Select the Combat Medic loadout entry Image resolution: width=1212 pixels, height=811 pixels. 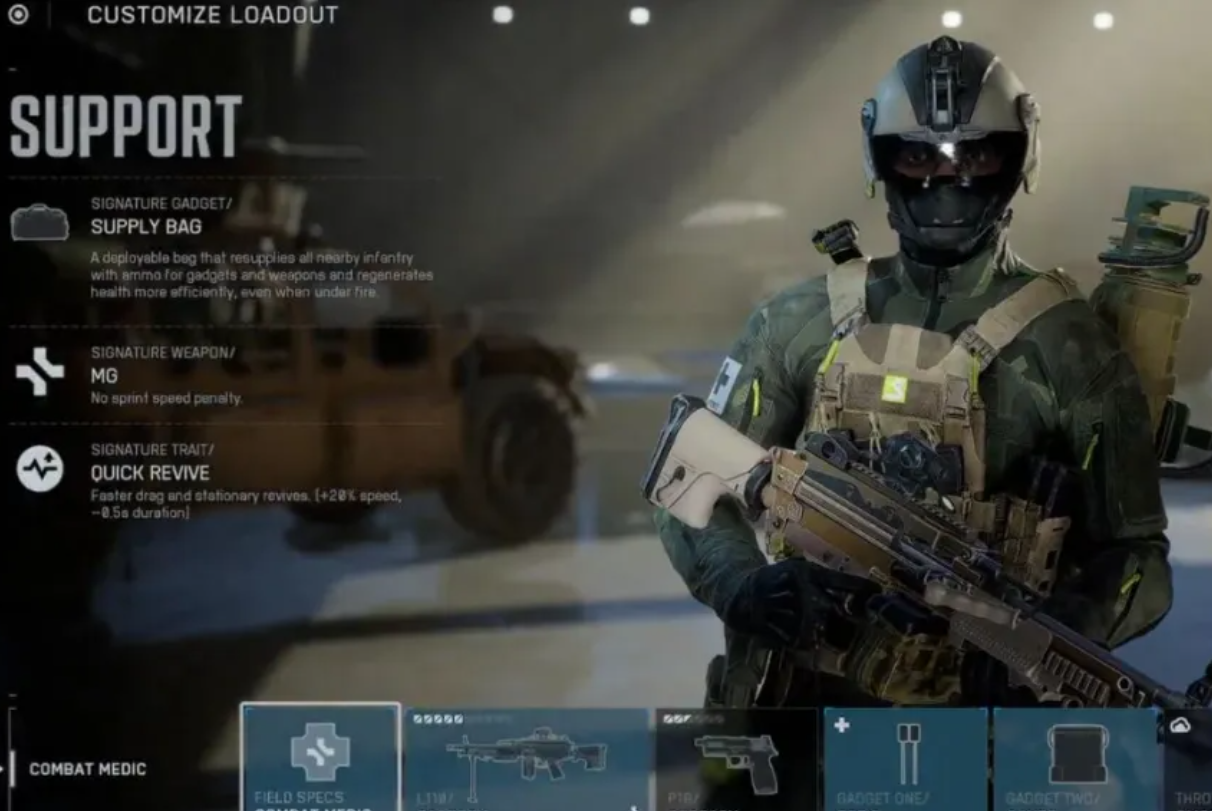(x=88, y=769)
